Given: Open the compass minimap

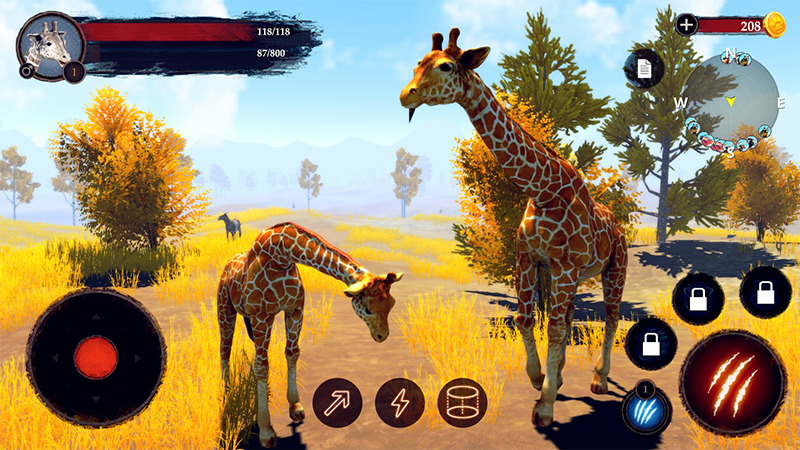Looking at the screenshot, I should pyautogui.click(x=731, y=102).
